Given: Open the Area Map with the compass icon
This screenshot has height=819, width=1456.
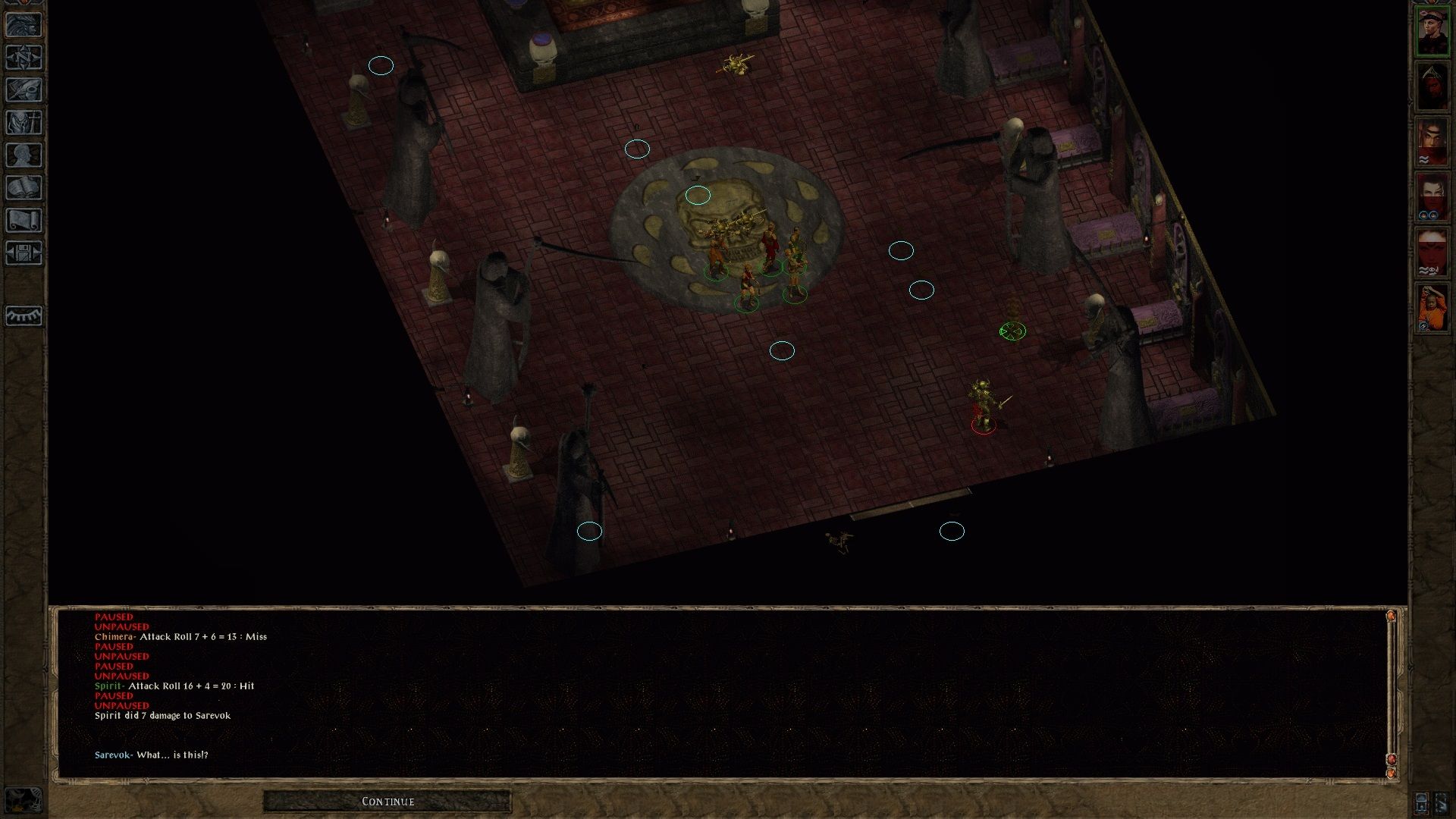Looking at the screenshot, I should pos(25,58).
